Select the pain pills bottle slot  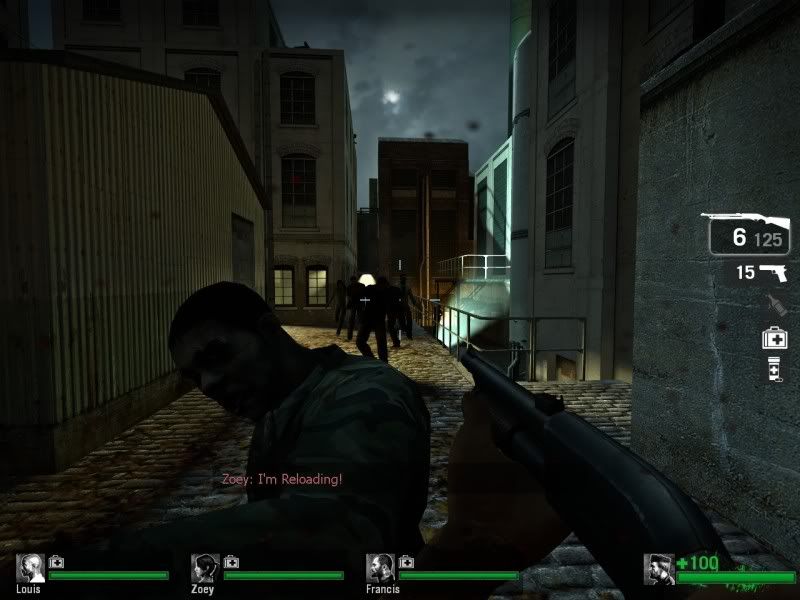(x=775, y=370)
